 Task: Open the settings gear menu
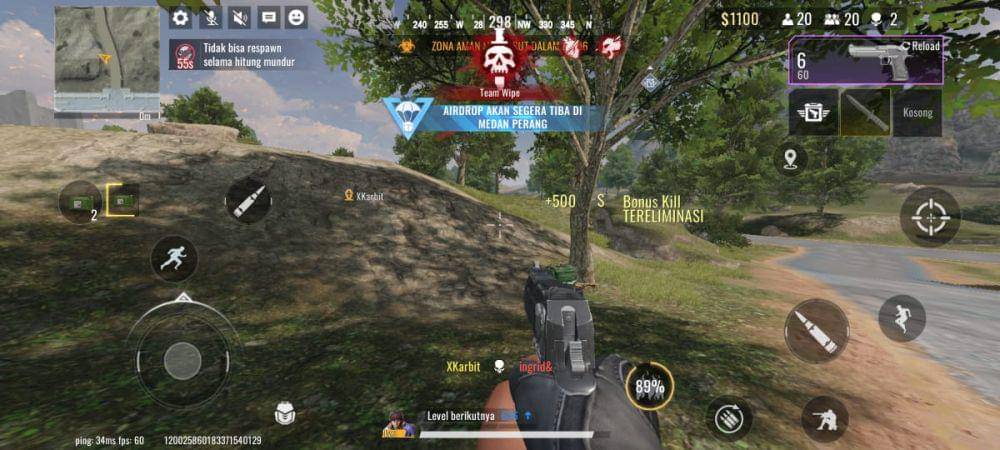(x=180, y=17)
